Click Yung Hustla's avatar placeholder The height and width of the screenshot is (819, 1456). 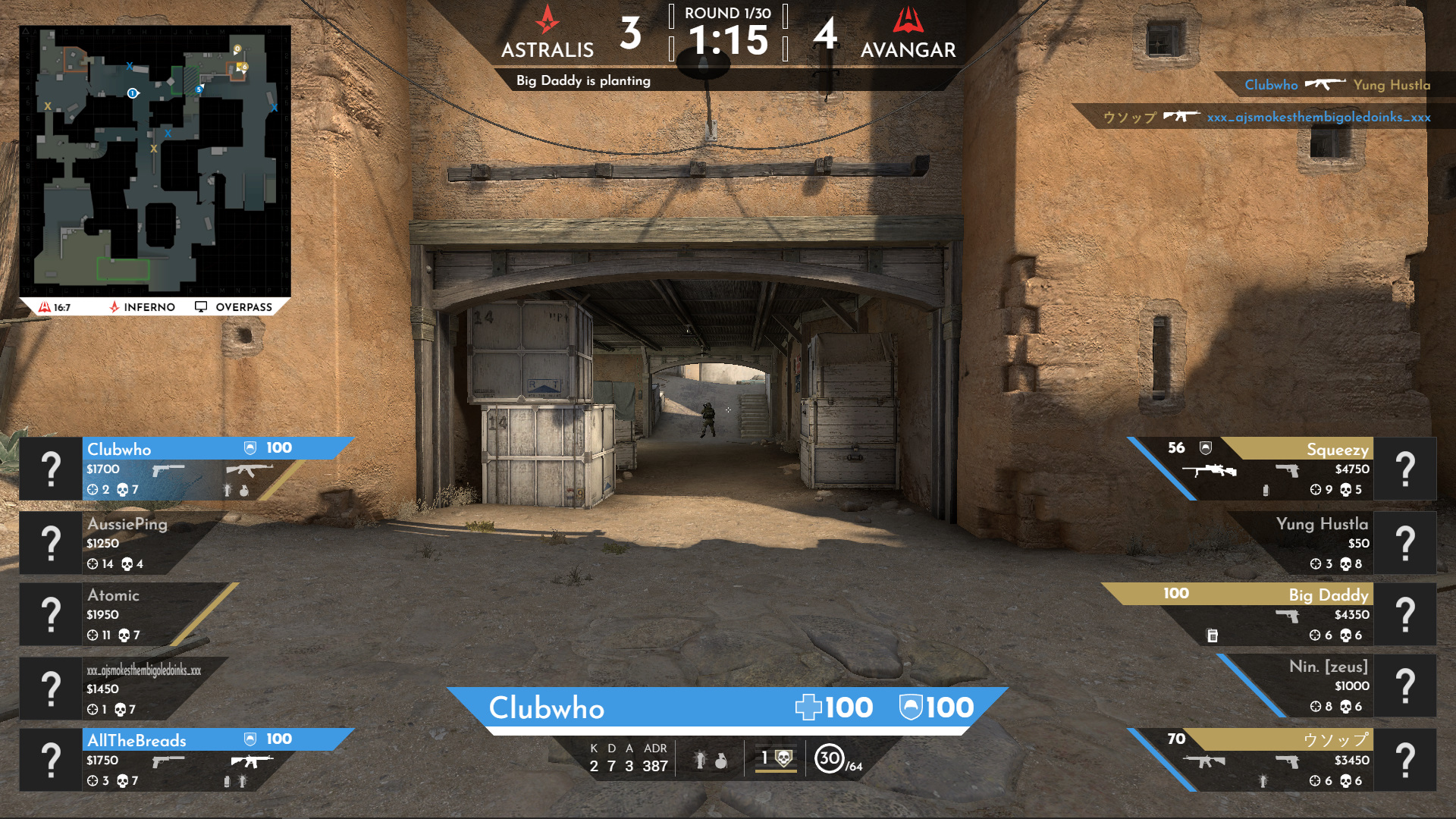click(x=1407, y=541)
